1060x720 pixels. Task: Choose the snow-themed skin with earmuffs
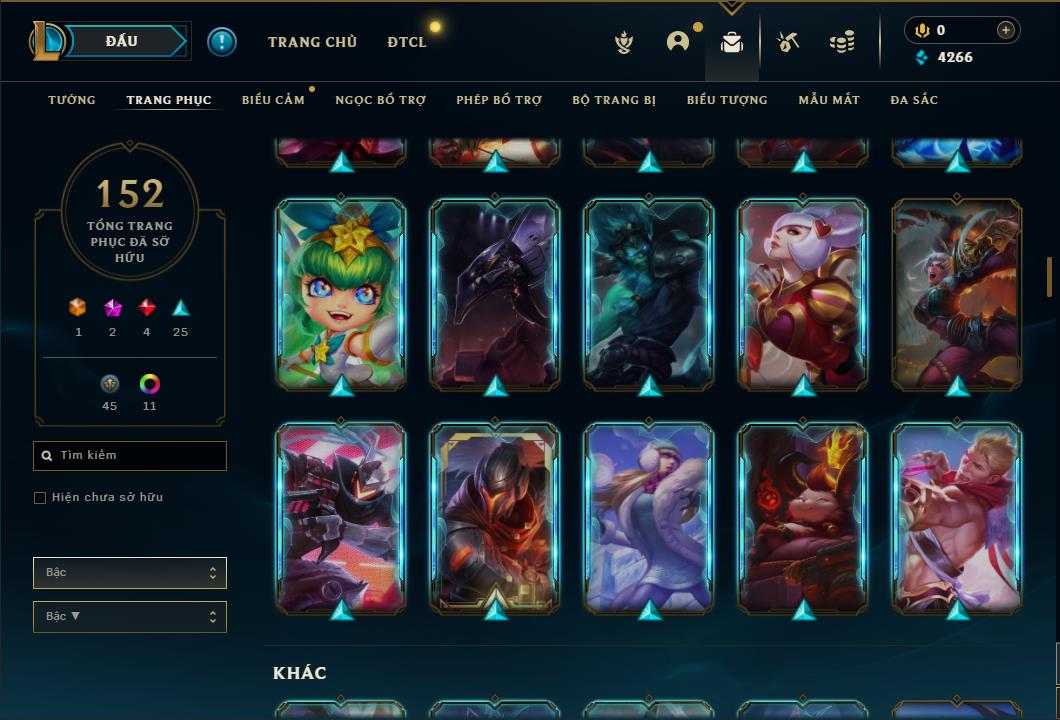pyautogui.click(x=649, y=517)
